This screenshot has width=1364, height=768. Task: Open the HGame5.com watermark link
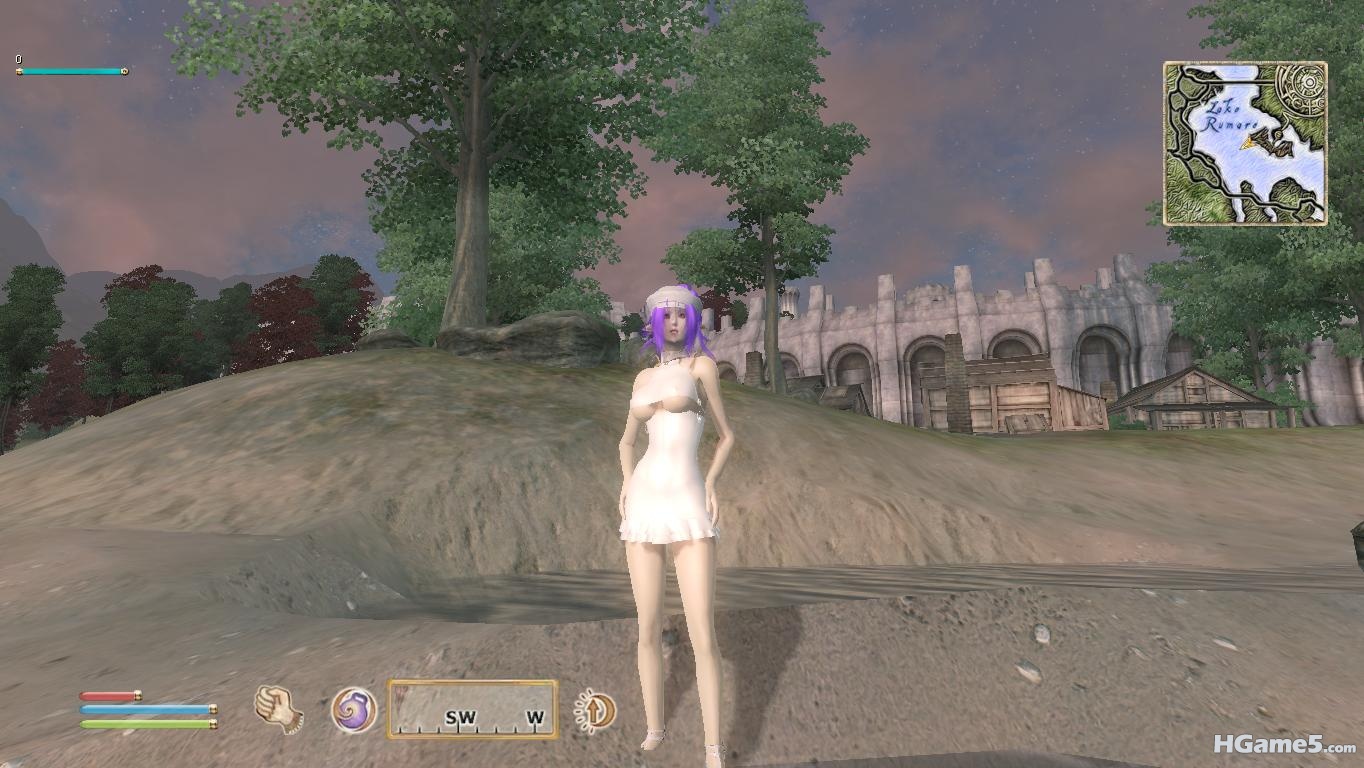coord(1284,745)
